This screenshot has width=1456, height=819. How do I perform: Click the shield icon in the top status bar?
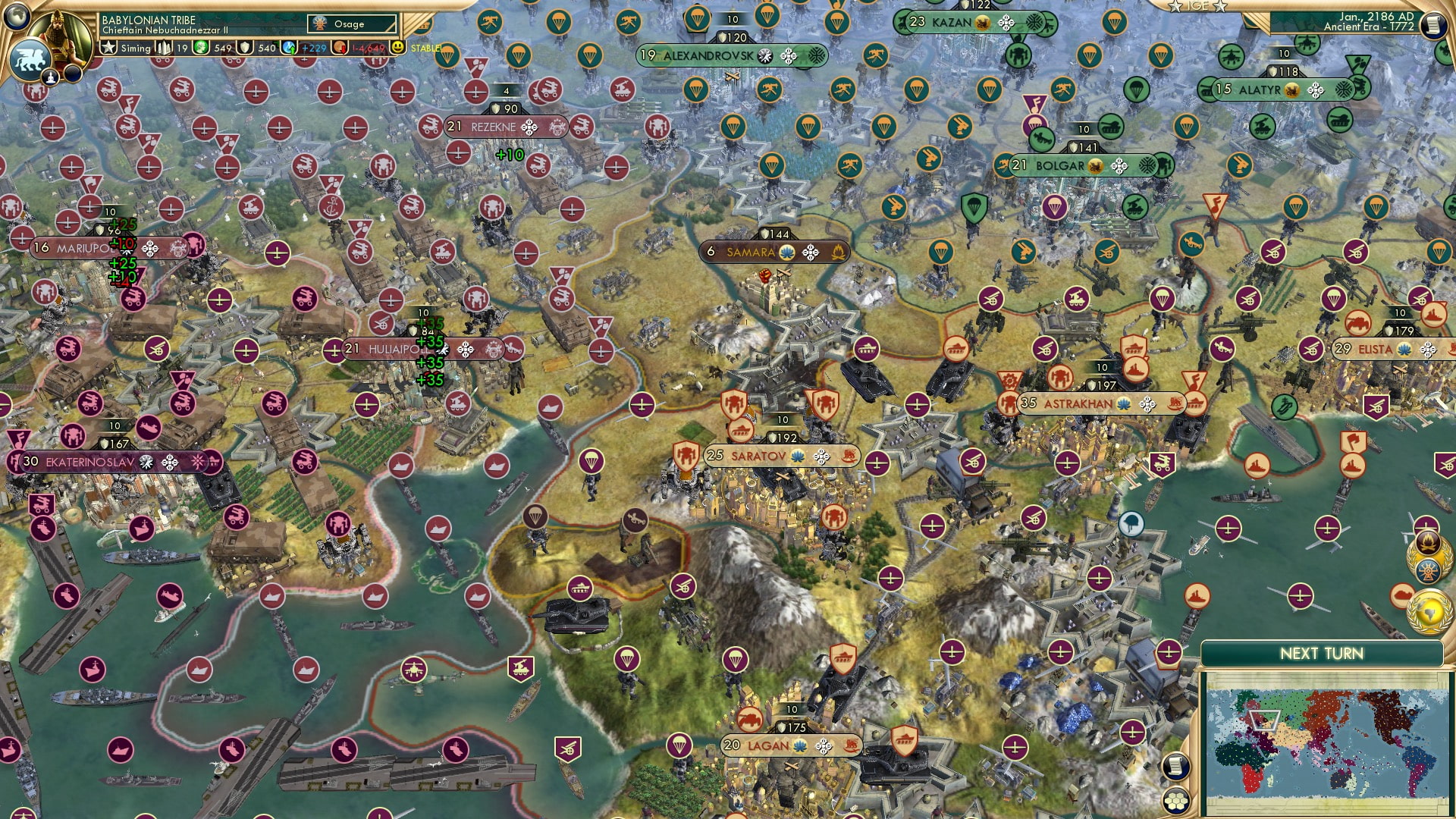point(246,48)
